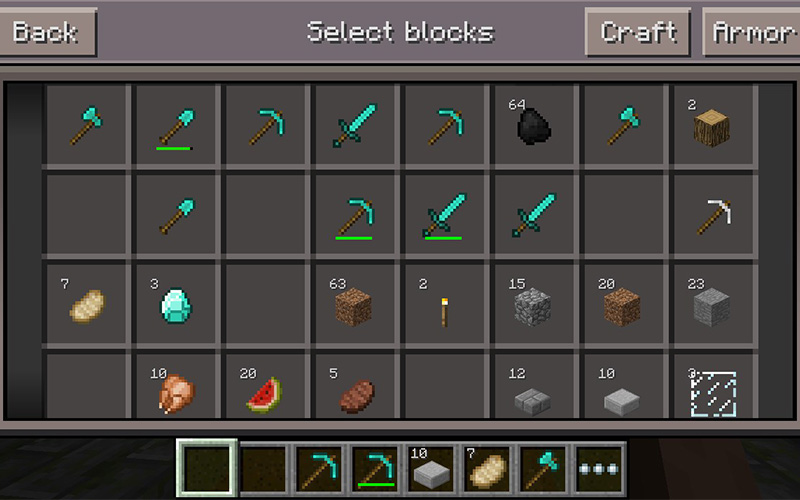Select the cooked chicken stack
The width and height of the screenshot is (800, 500).
tap(176, 390)
